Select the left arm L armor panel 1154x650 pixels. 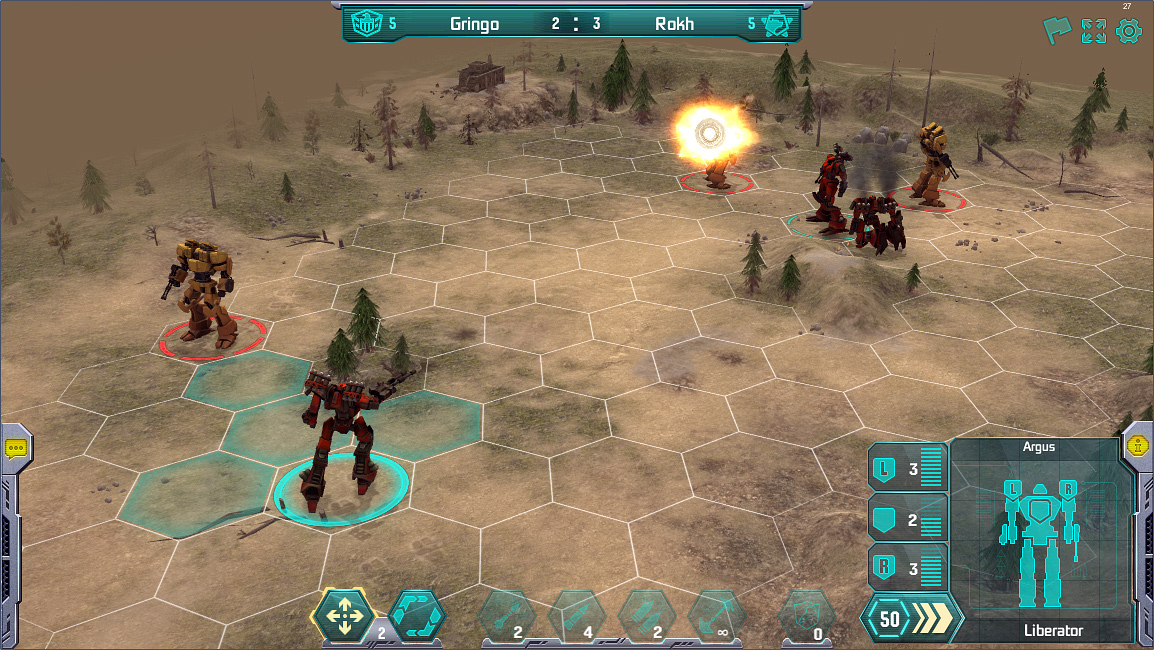click(x=907, y=468)
